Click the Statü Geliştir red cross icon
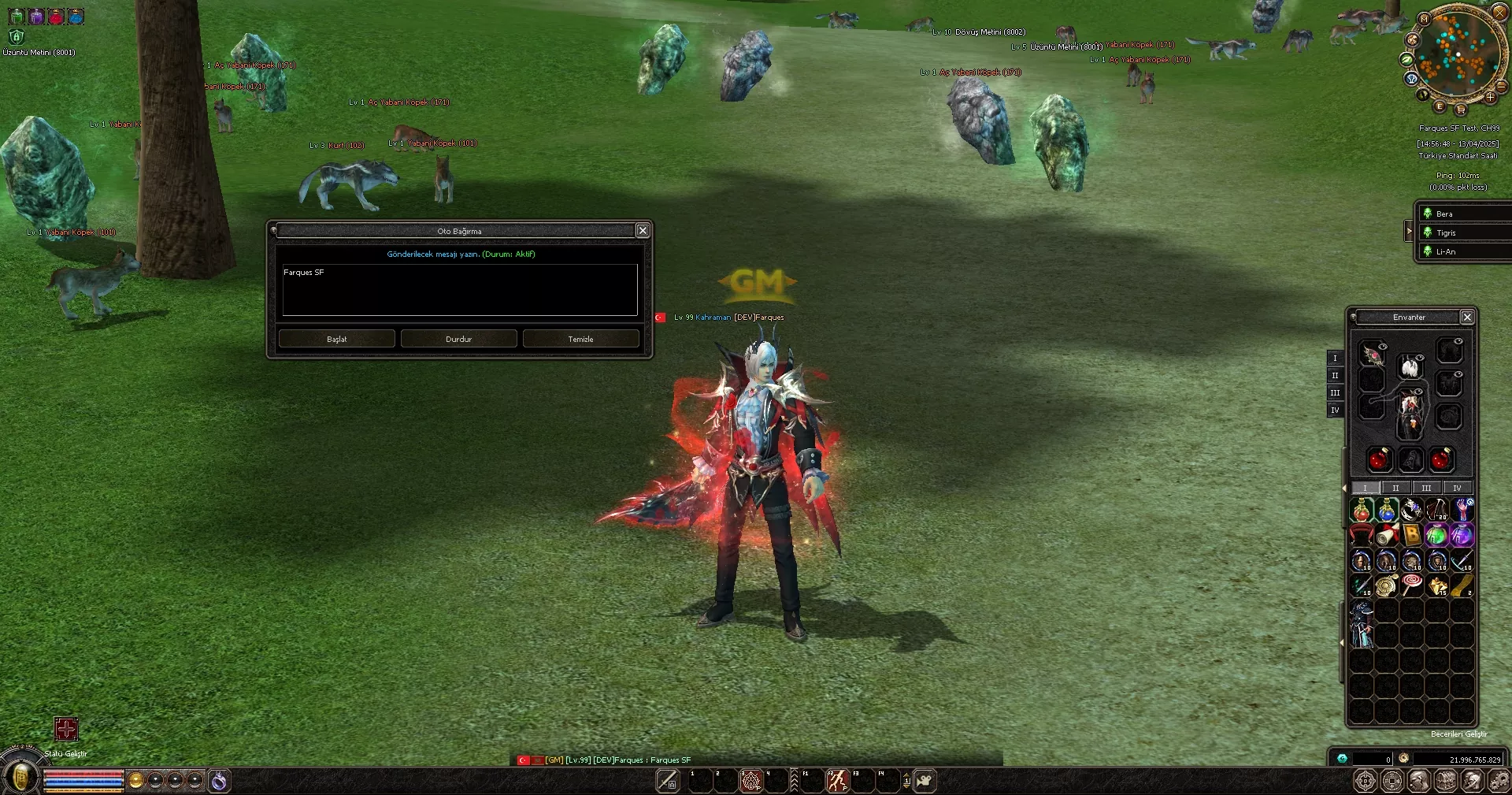Image resolution: width=1512 pixels, height=795 pixels. tap(67, 730)
